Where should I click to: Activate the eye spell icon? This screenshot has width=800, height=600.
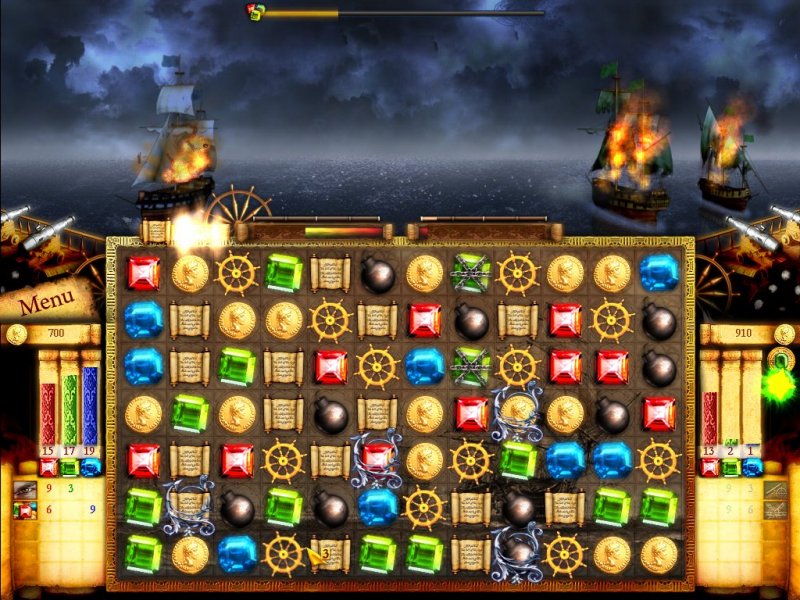pyautogui.click(x=26, y=490)
